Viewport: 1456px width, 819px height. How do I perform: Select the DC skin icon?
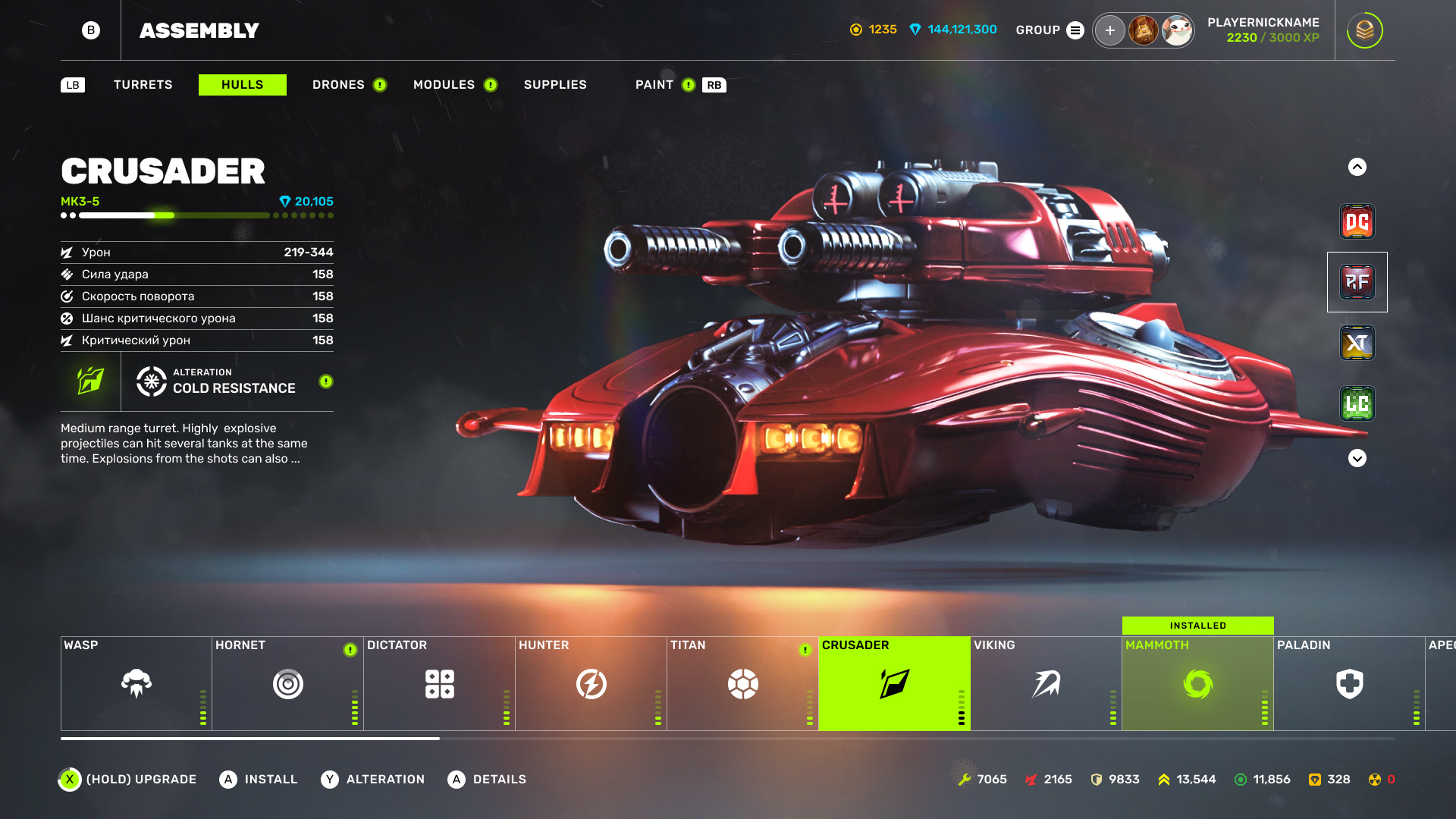[1357, 221]
